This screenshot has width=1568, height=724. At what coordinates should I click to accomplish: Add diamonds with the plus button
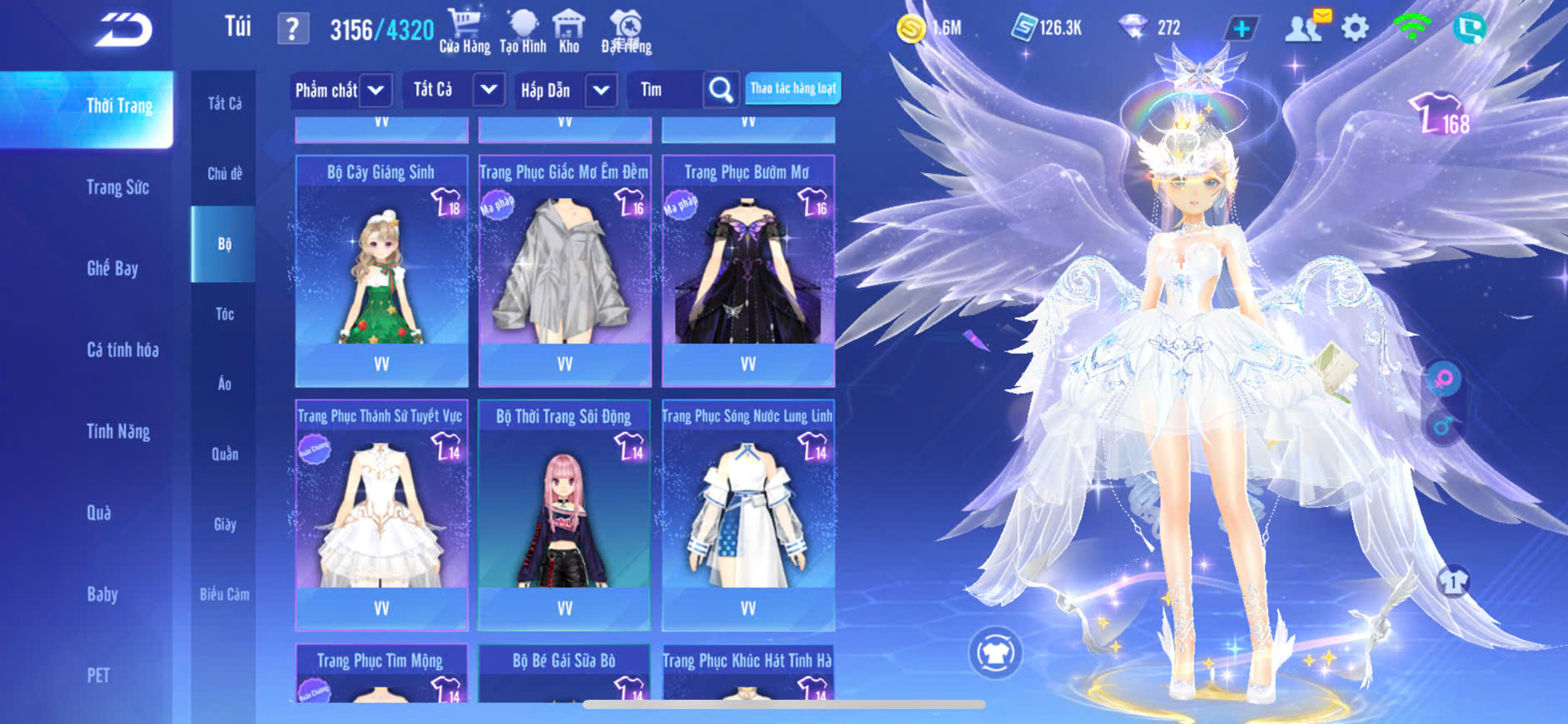click(1241, 28)
